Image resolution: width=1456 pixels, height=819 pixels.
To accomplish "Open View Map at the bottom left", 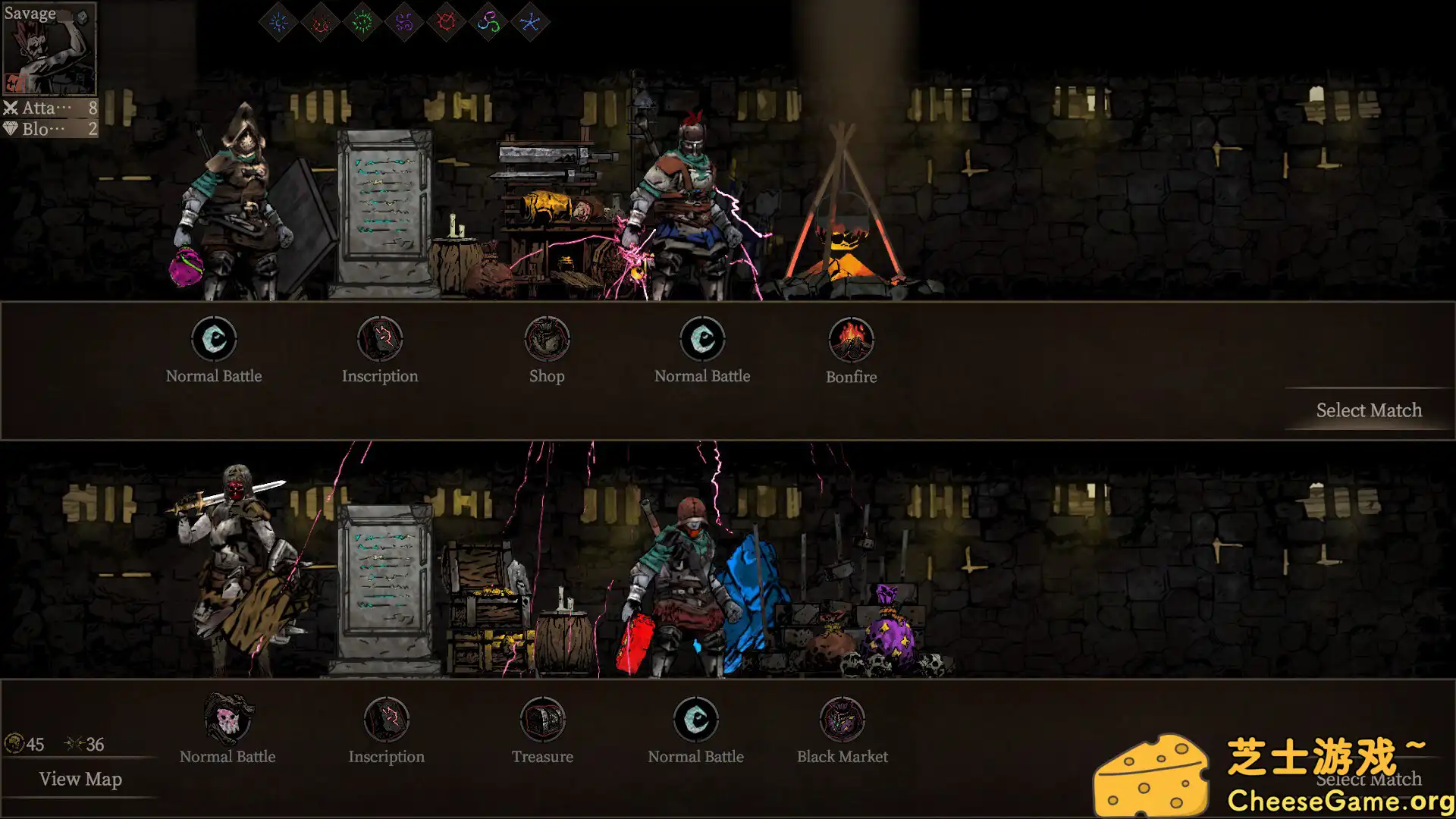I will [80, 779].
